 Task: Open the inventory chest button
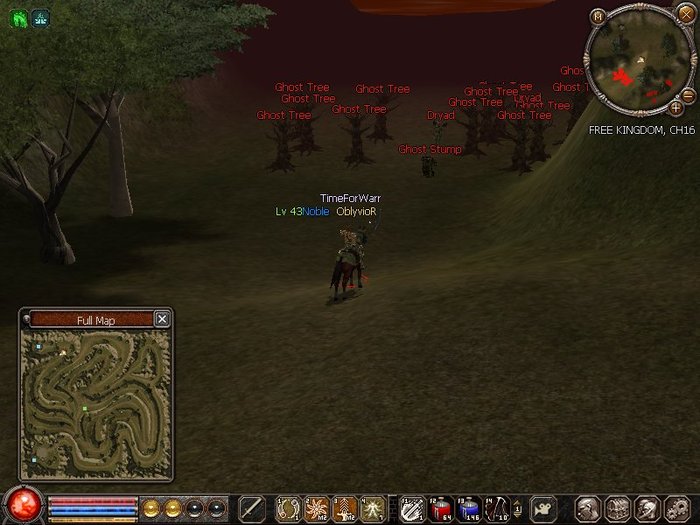pos(617,508)
